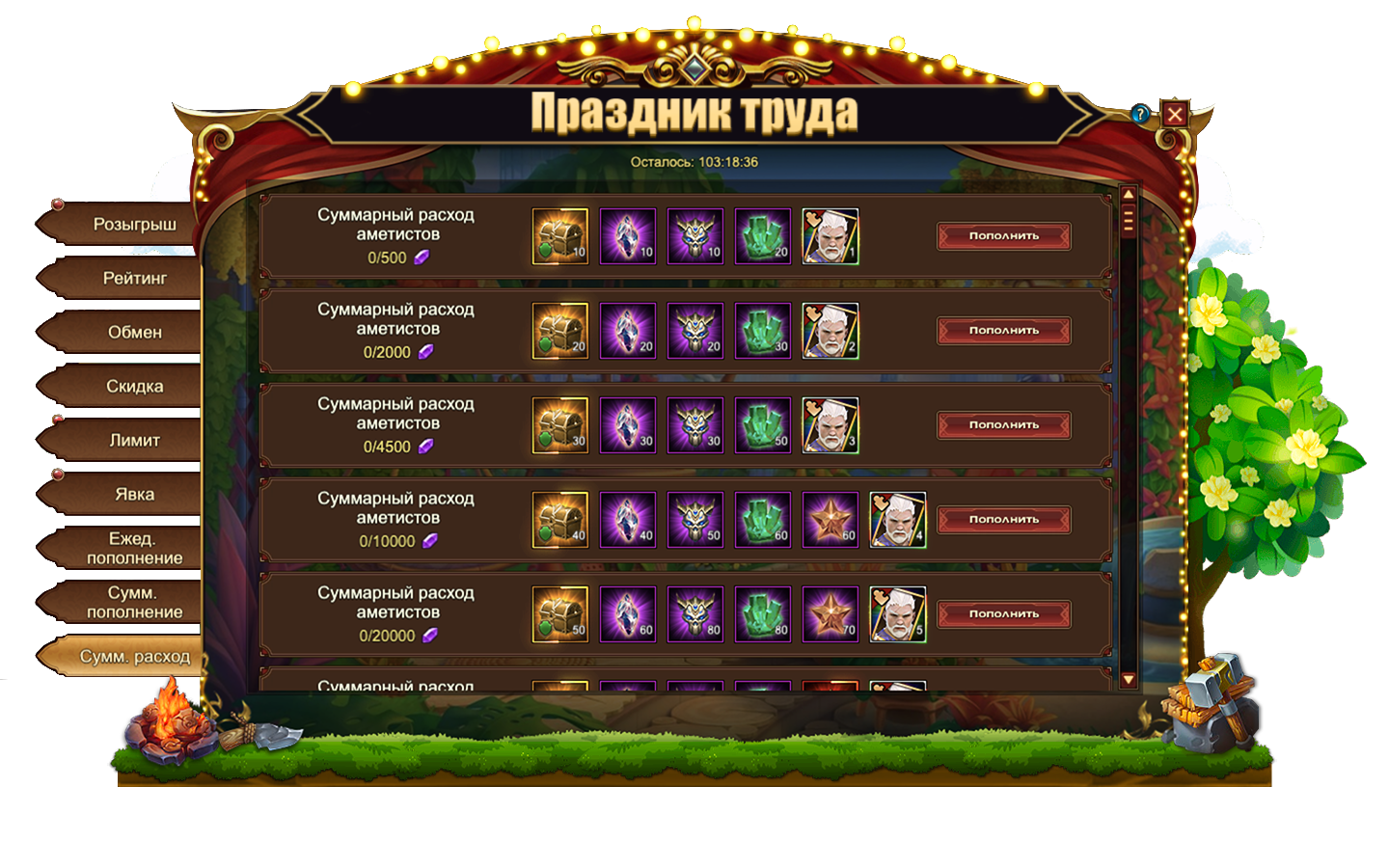This screenshot has width=1389, height=868.
Task: Click Пополнить for the 0/10000 reward tier
Action: coord(1003,520)
